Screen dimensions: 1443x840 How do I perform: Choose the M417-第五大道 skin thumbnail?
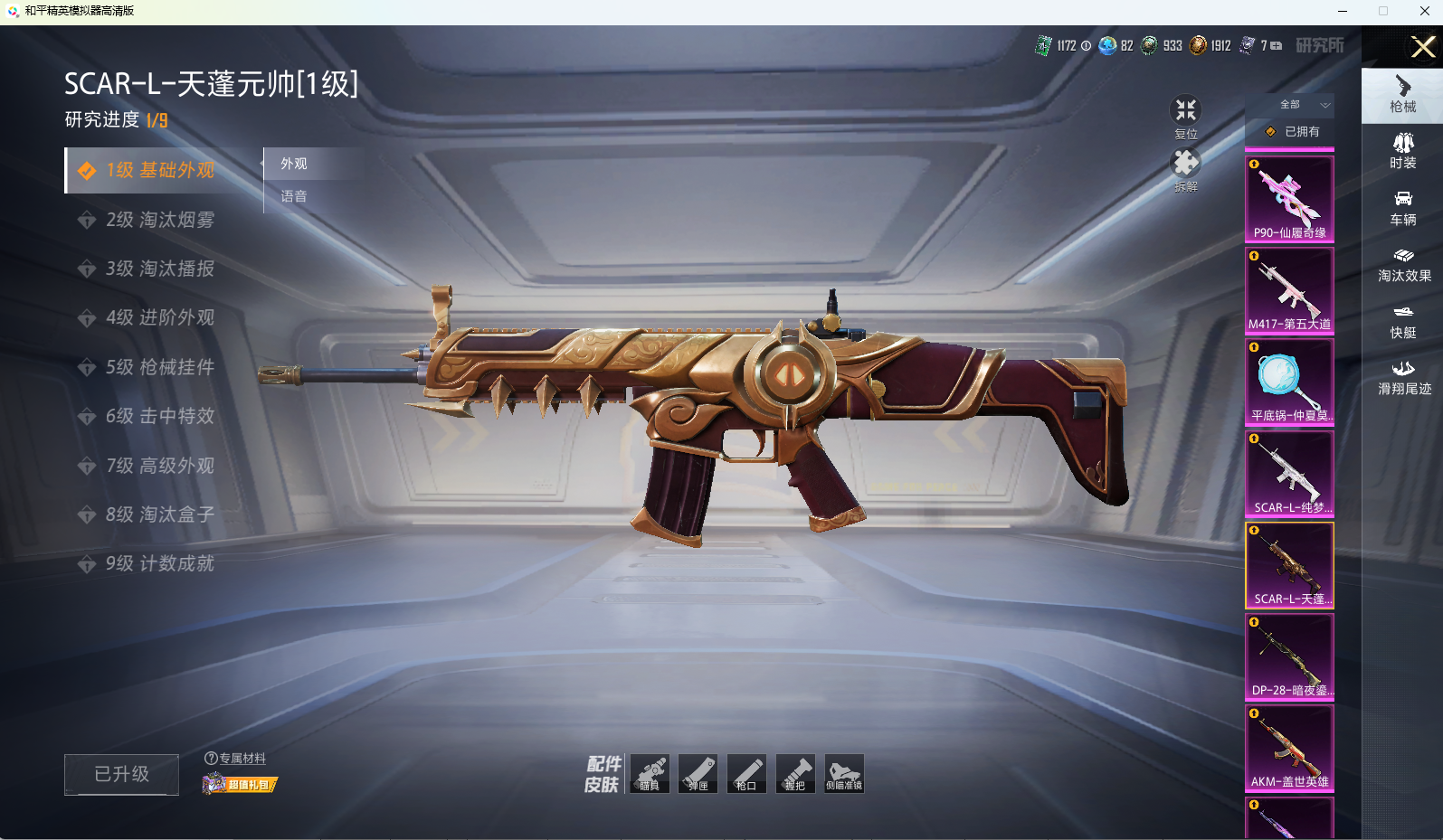click(1289, 290)
